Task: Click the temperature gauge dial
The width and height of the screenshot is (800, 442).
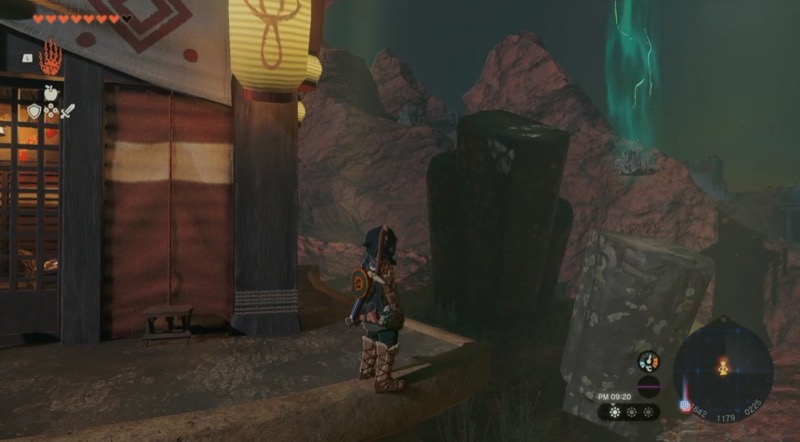Action: click(x=649, y=362)
